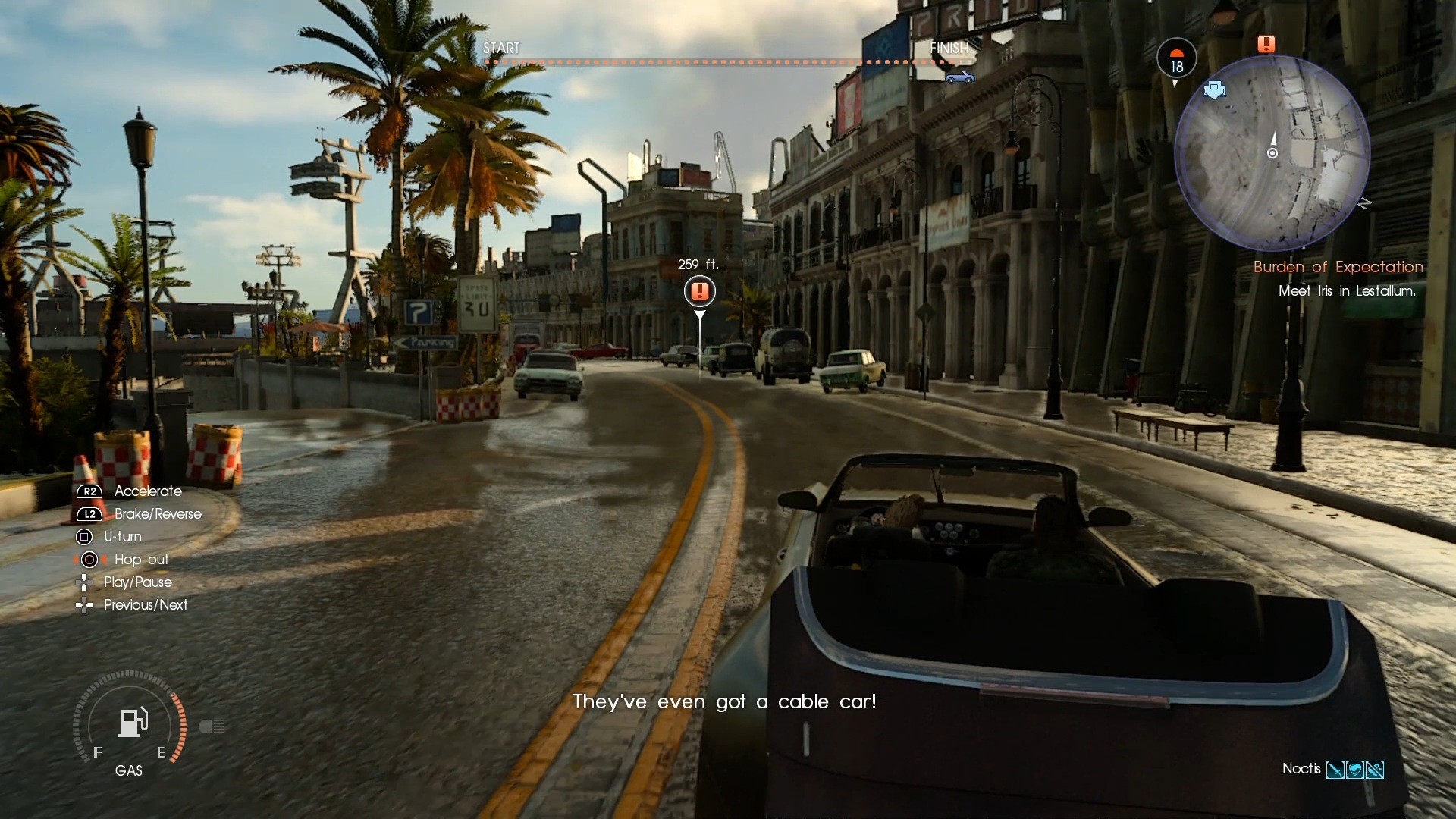Click the Meet Iris in Lestallum objective text
The image size is (1456, 819).
[x=1348, y=291]
